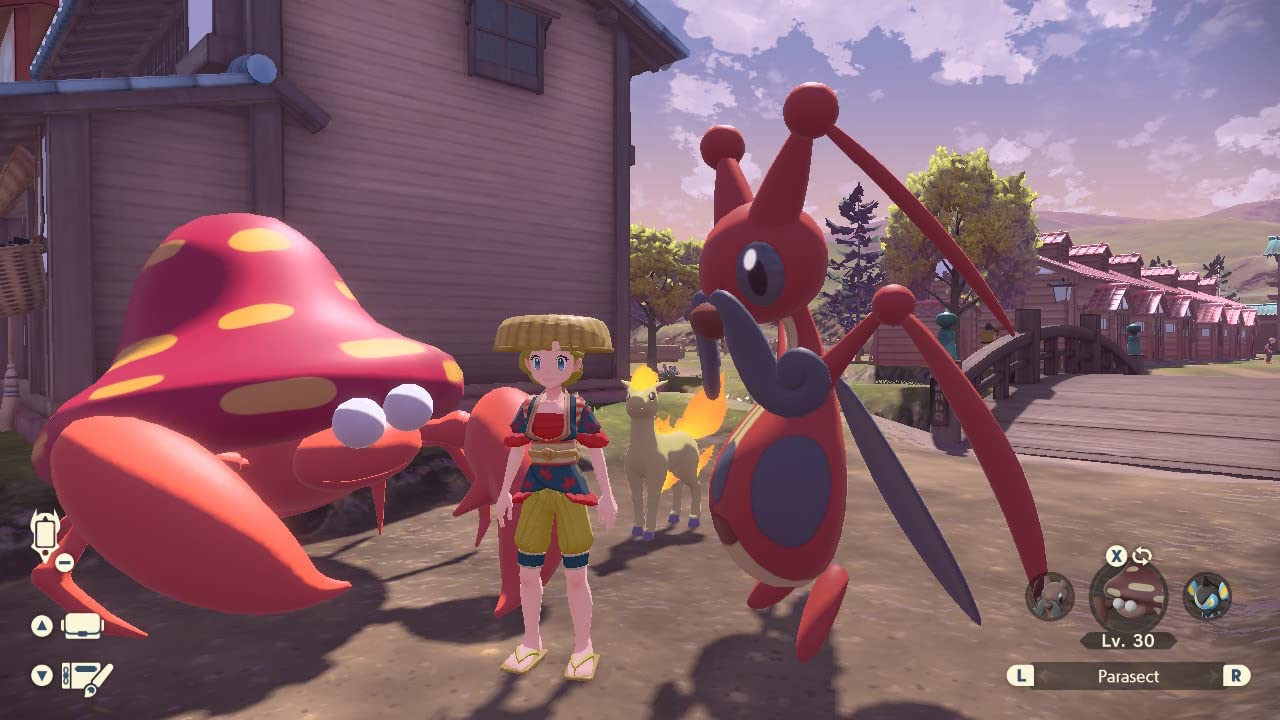Select the Arc Phone icon
This screenshot has width=1280, height=720.
pos(46,534)
